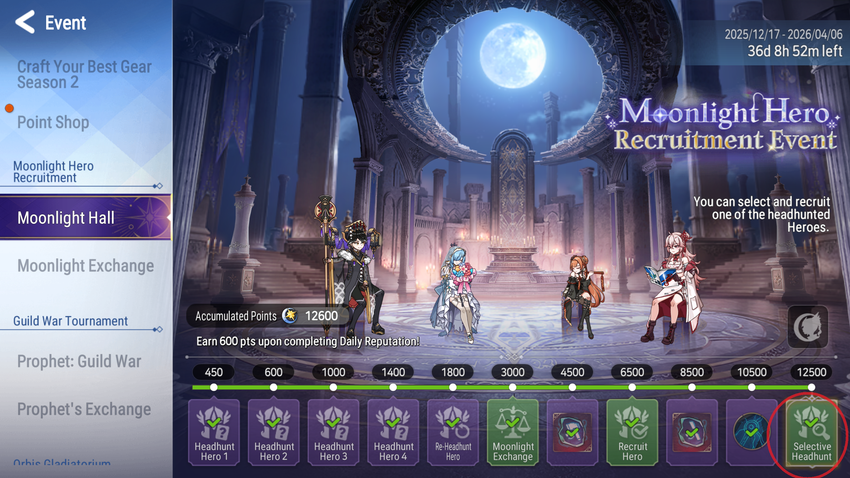Click the Headhunt Hero 4 reward tile
The image size is (850, 478).
pos(393,432)
